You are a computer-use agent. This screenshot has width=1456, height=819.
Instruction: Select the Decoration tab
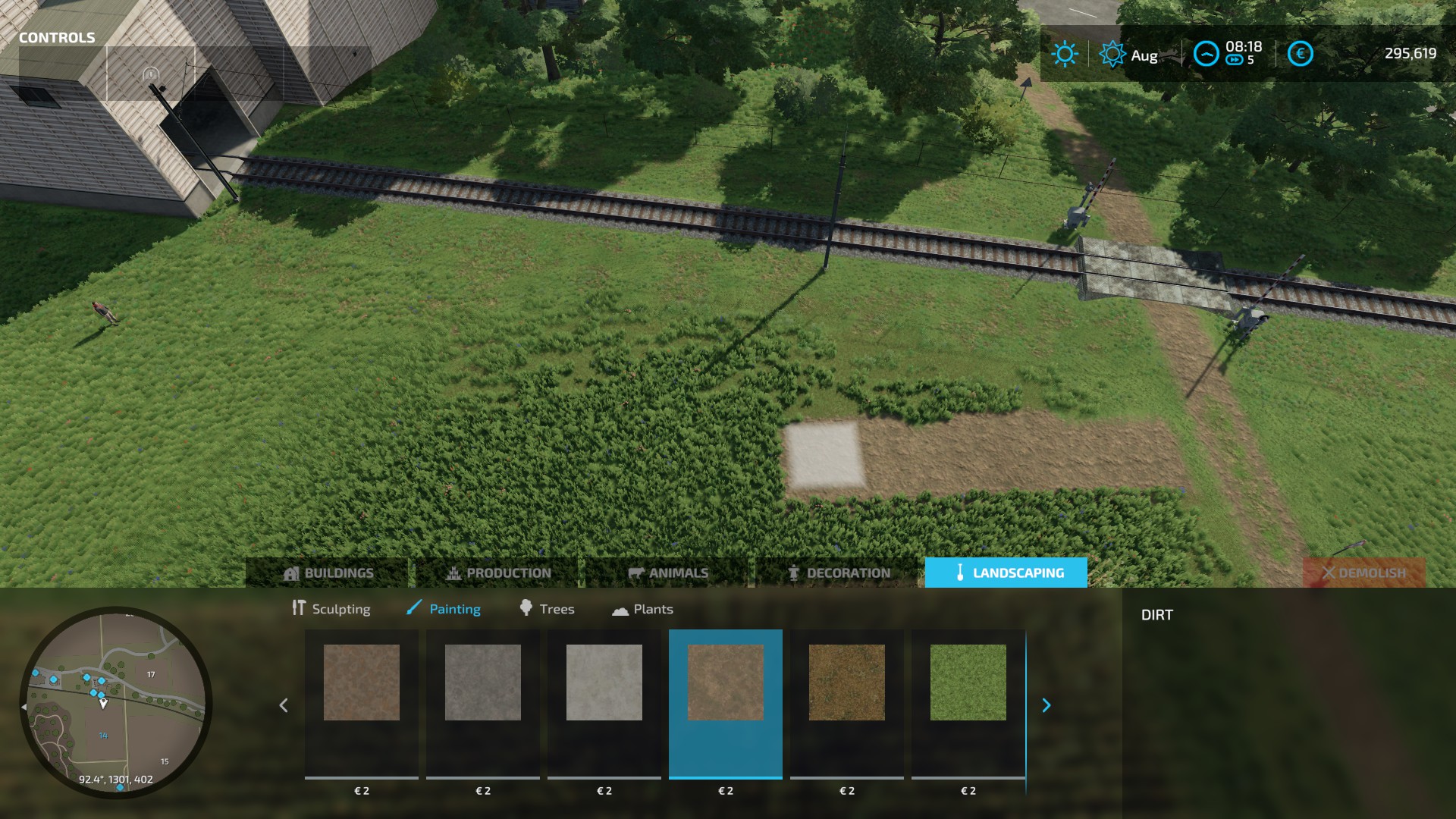(839, 573)
